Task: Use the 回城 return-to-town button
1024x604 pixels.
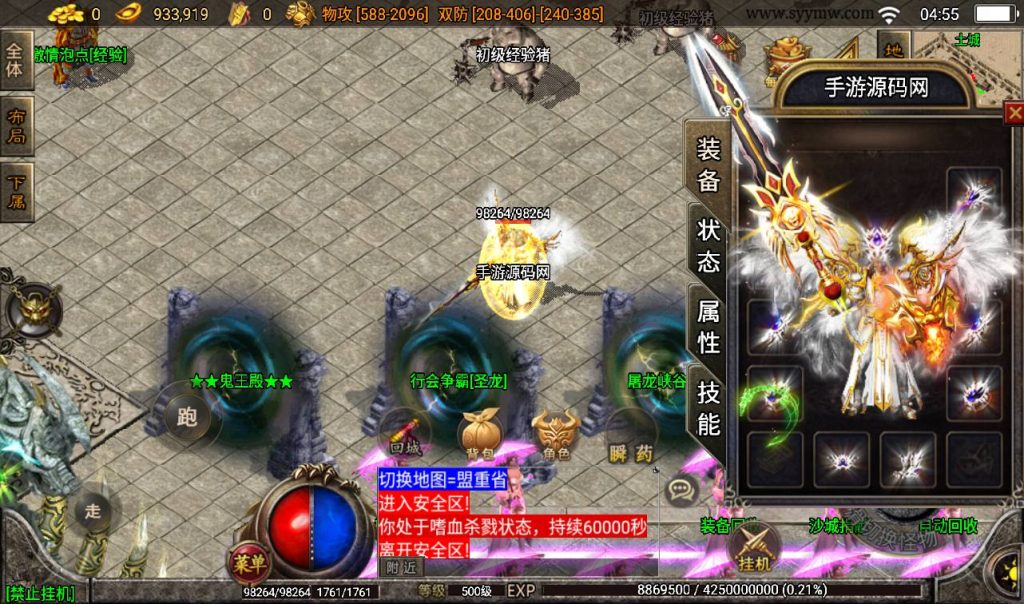Action: pyautogui.click(x=404, y=436)
